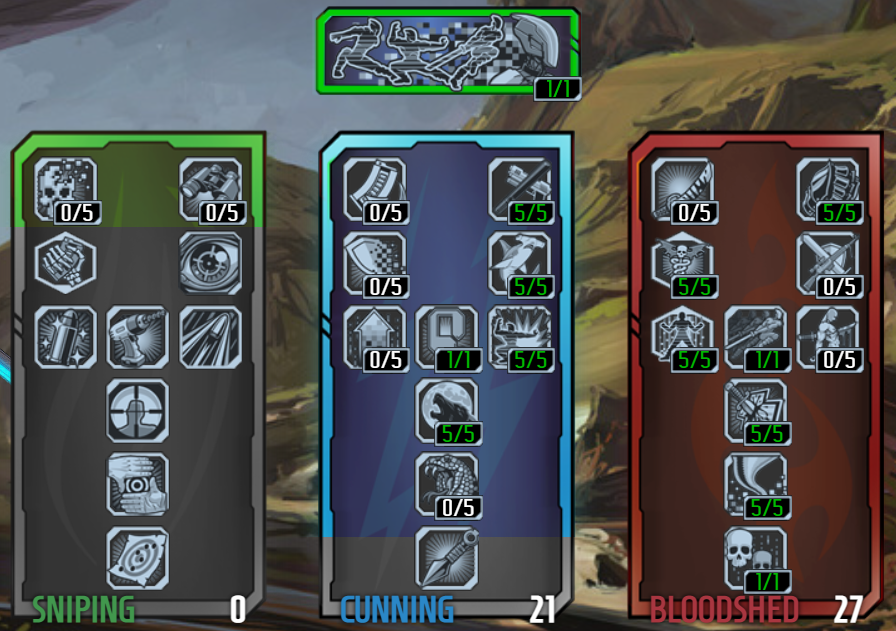Select the crosshair Kill C0nfirmed skill
The image size is (896, 631).
coord(138,410)
